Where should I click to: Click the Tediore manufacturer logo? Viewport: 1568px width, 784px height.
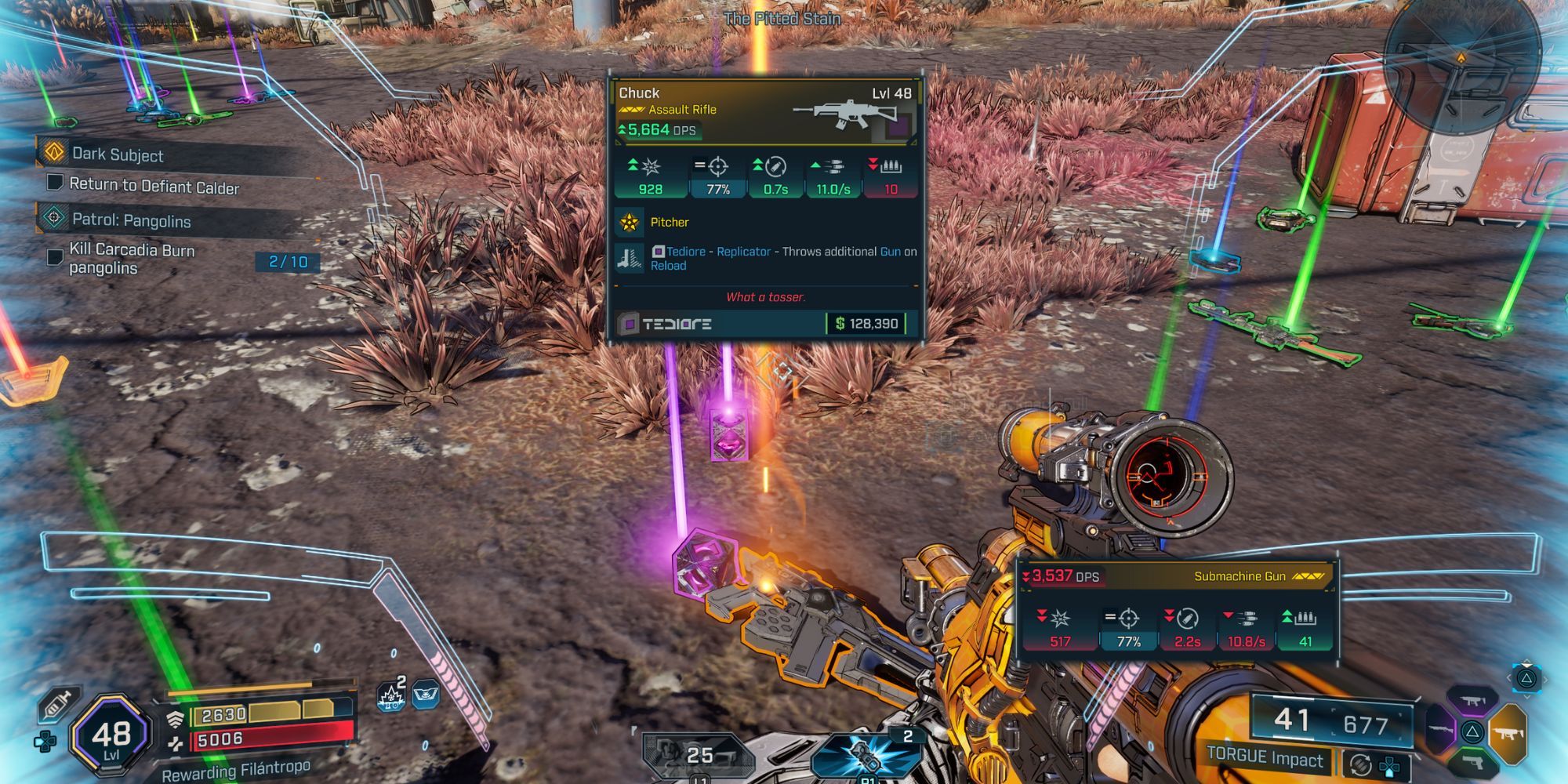(668, 324)
